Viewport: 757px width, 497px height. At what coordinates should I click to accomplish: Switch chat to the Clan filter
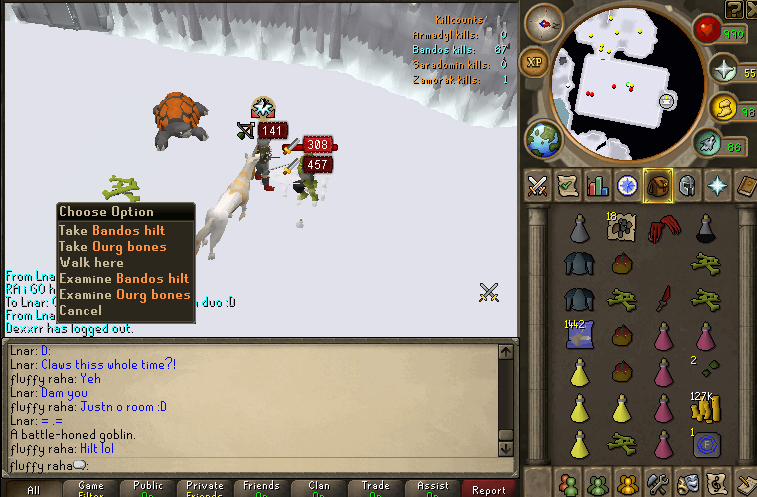tap(318, 489)
